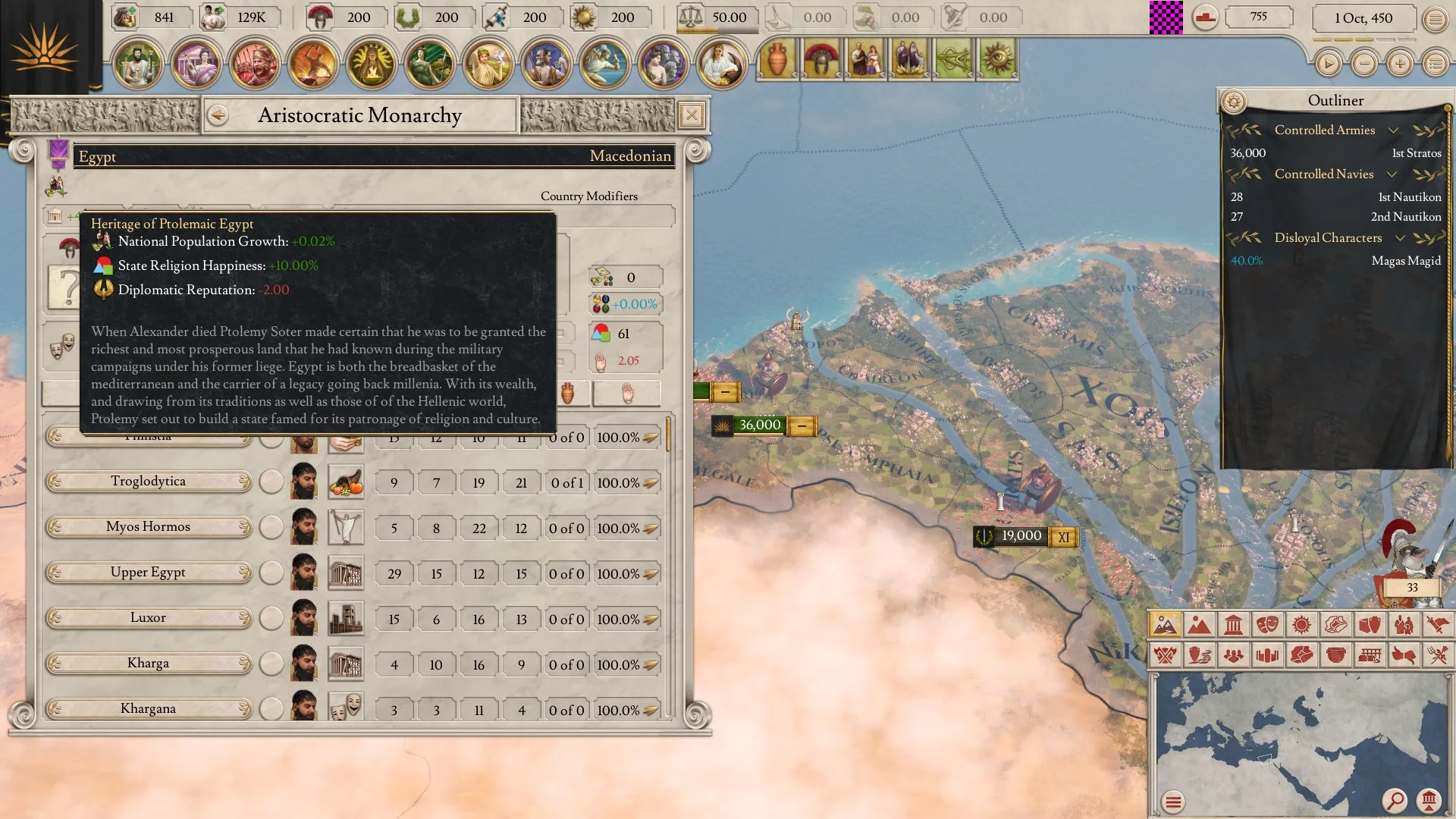Switch to the temple columns map mode

click(1233, 625)
